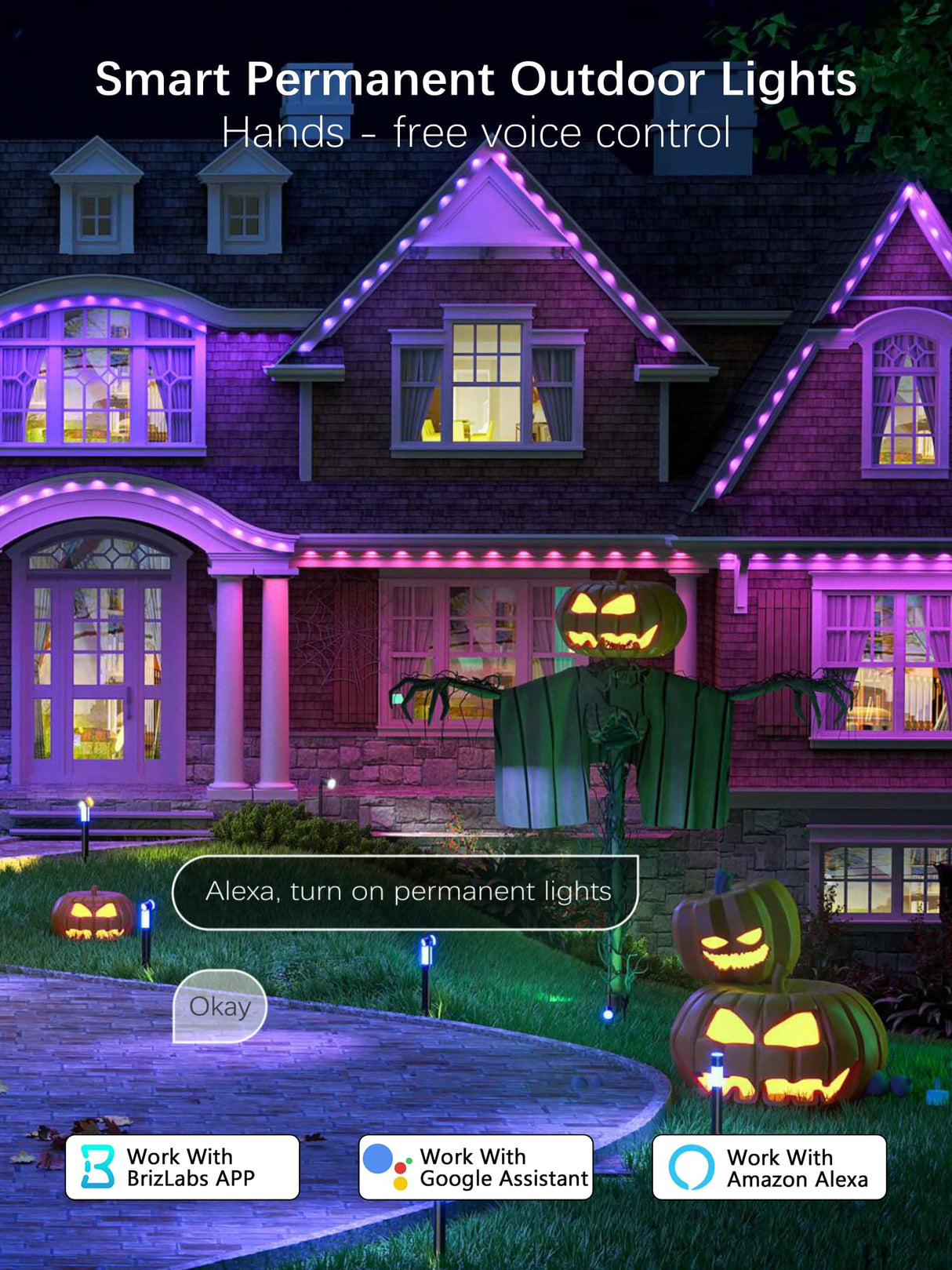Select the Work With Google Assistant badge
This screenshot has height=1270, width=952.
[475, 1167]
